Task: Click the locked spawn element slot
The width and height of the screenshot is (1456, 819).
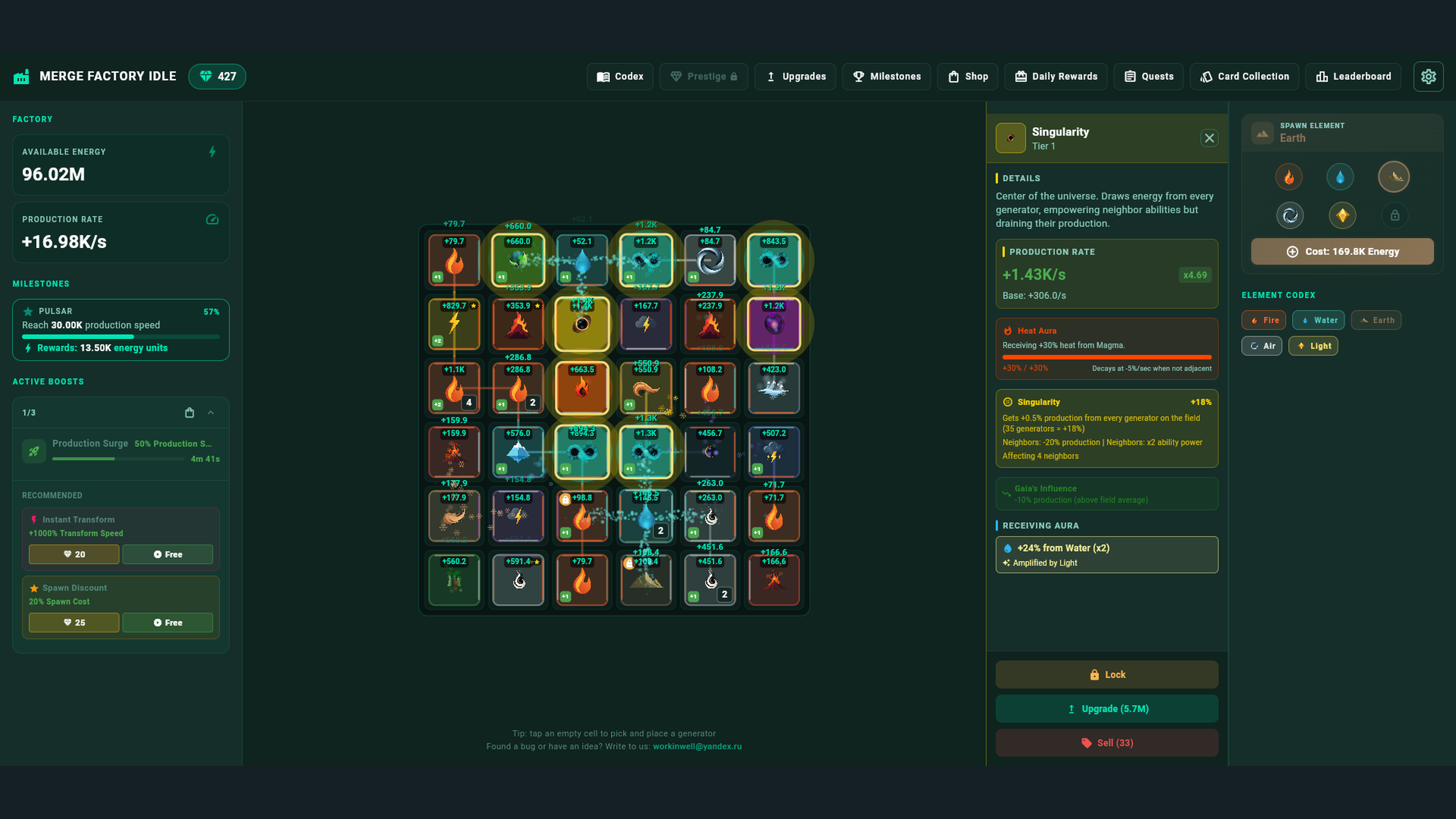Action: click(1394, 215)
